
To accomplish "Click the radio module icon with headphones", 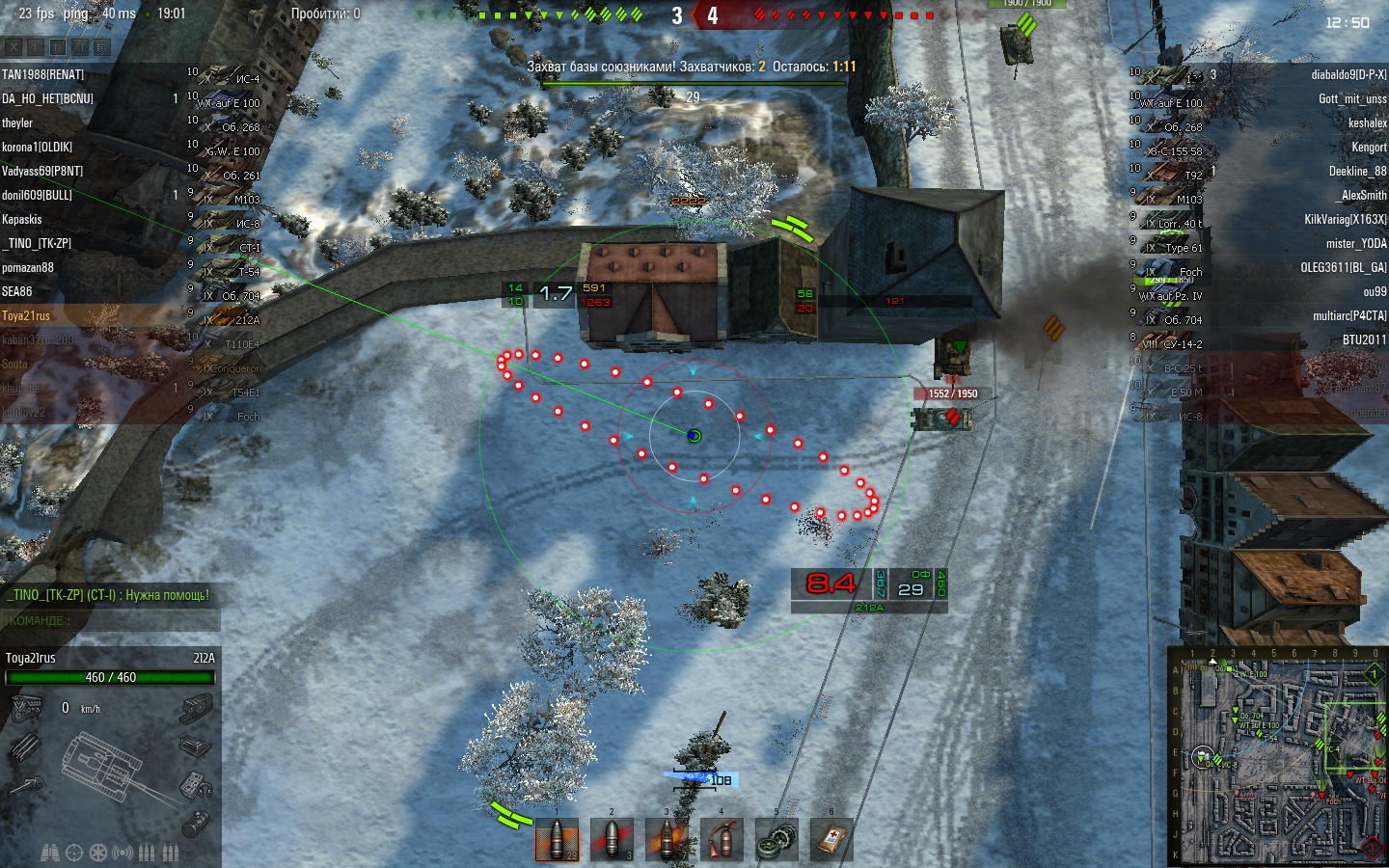I will click(x=196, y=785).
